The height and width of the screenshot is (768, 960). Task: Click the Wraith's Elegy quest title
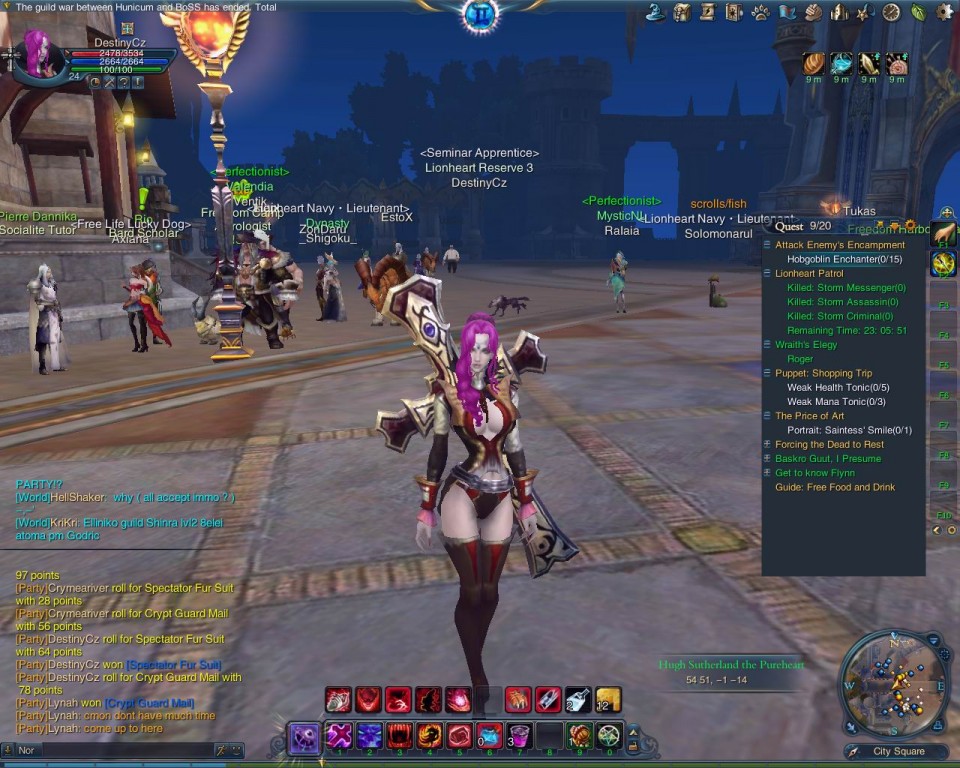(806, 345)
